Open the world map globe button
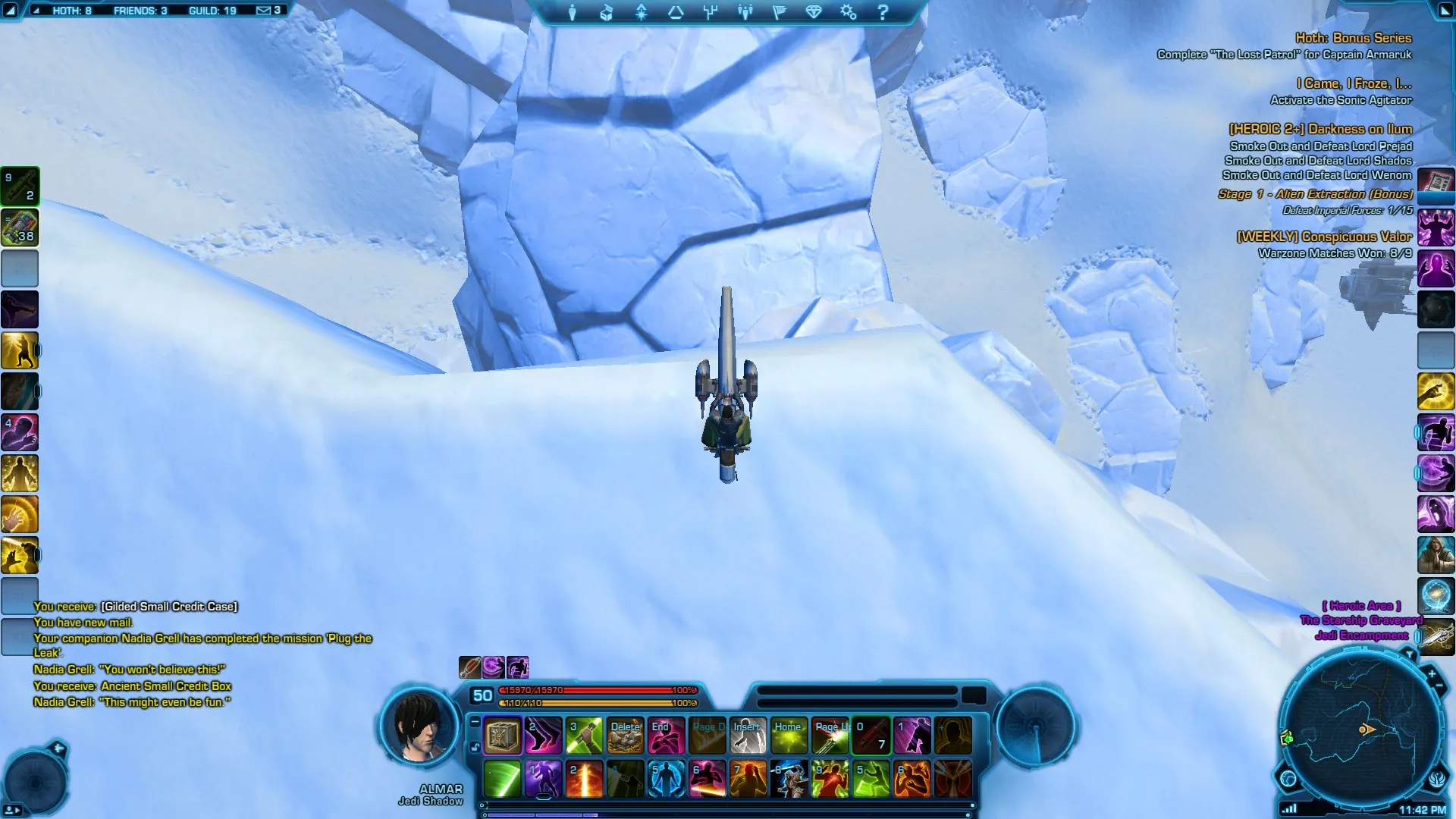Image resolution: width=1456 pixels, height=819 pixels. [x=1288, y=778]
